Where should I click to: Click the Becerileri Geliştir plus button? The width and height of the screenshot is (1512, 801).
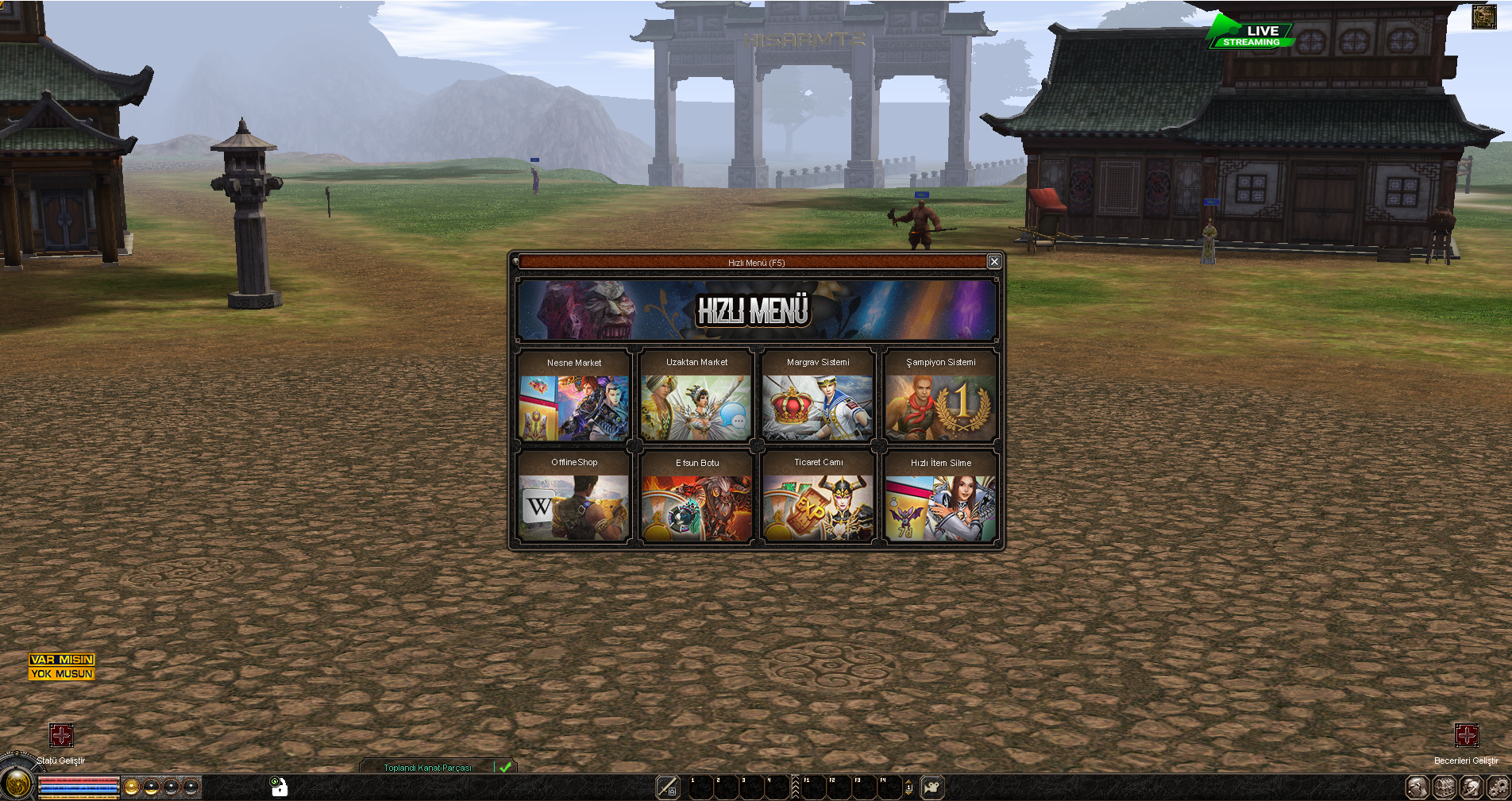coord(1466,735)
